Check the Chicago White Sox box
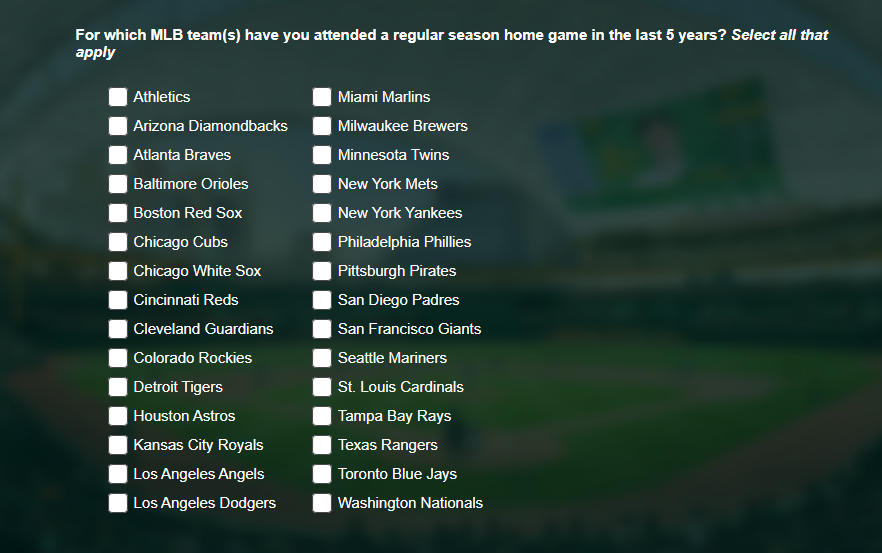 (118, 271)
